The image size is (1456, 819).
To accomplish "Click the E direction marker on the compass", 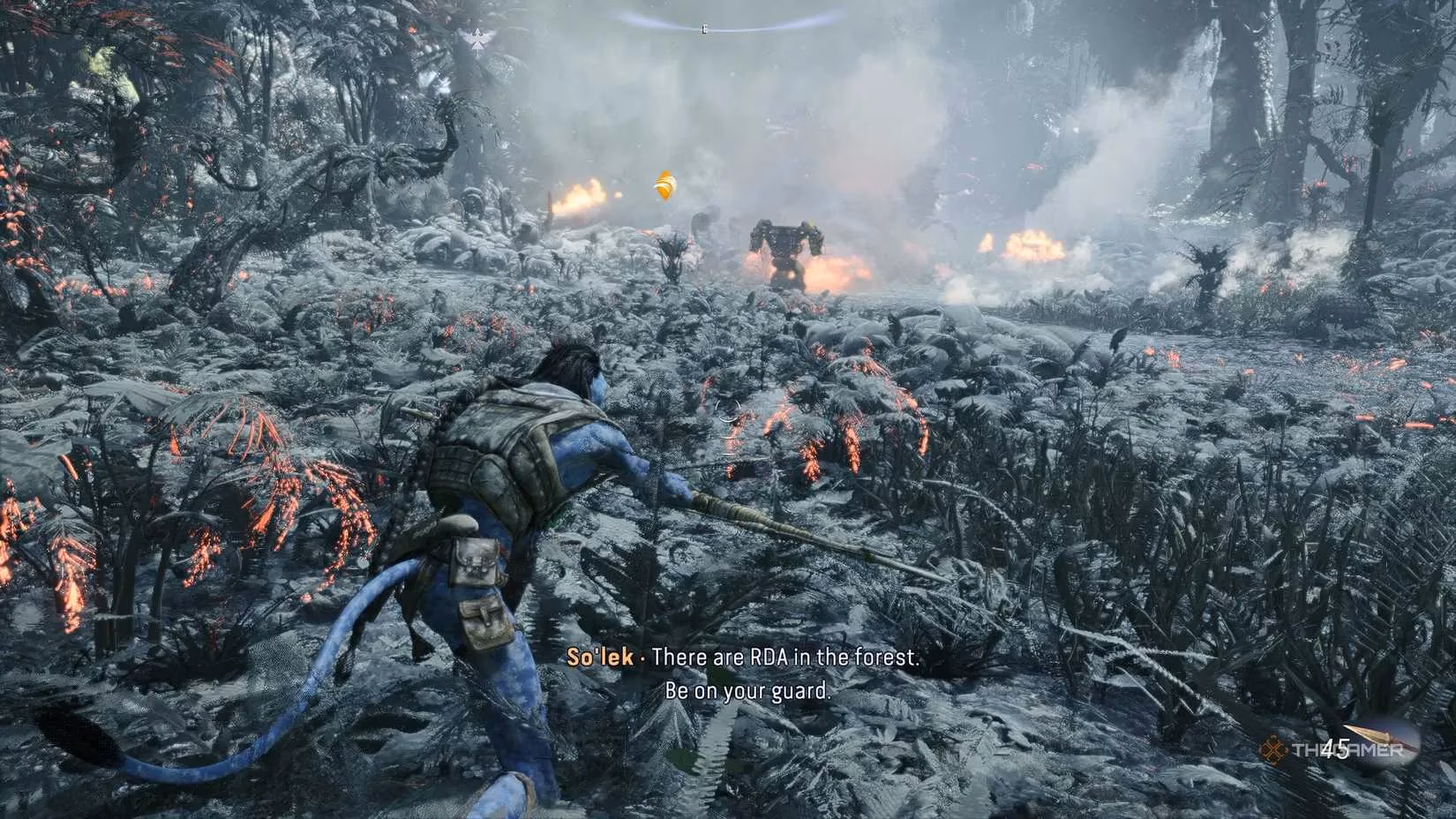I will tap(703, 27).
